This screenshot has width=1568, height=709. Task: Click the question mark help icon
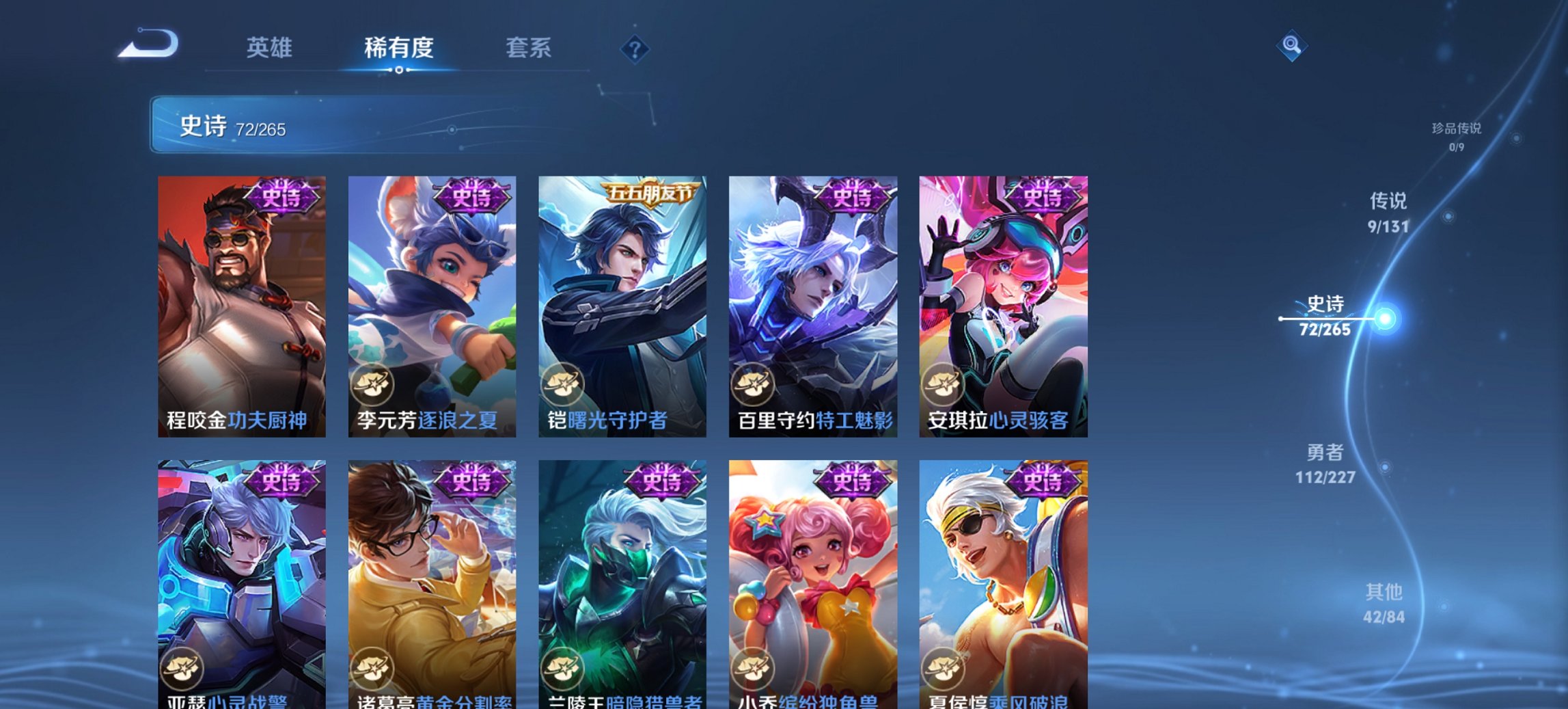635,49
